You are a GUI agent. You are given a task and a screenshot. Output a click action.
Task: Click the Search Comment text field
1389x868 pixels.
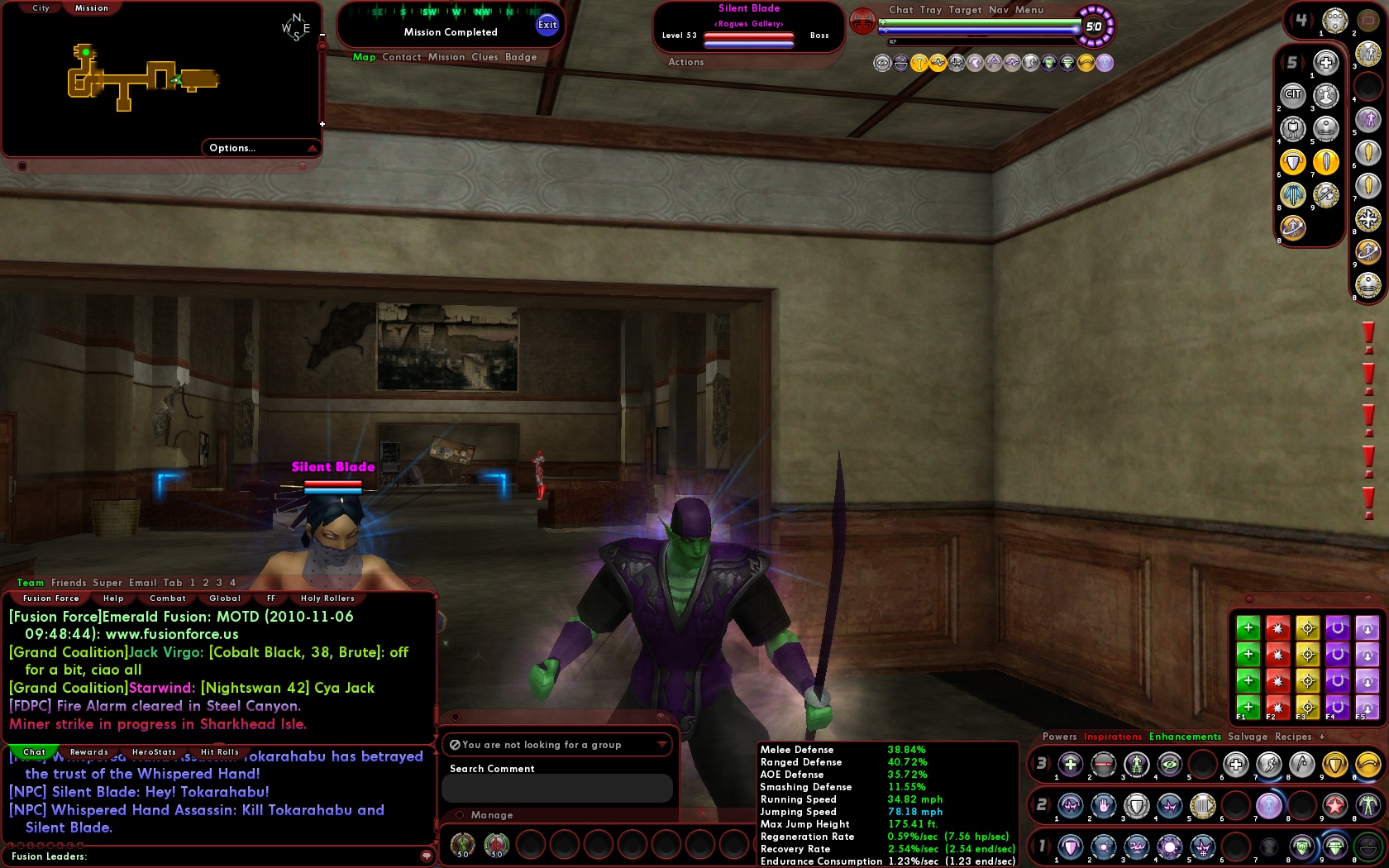click(x=556, y=788)
